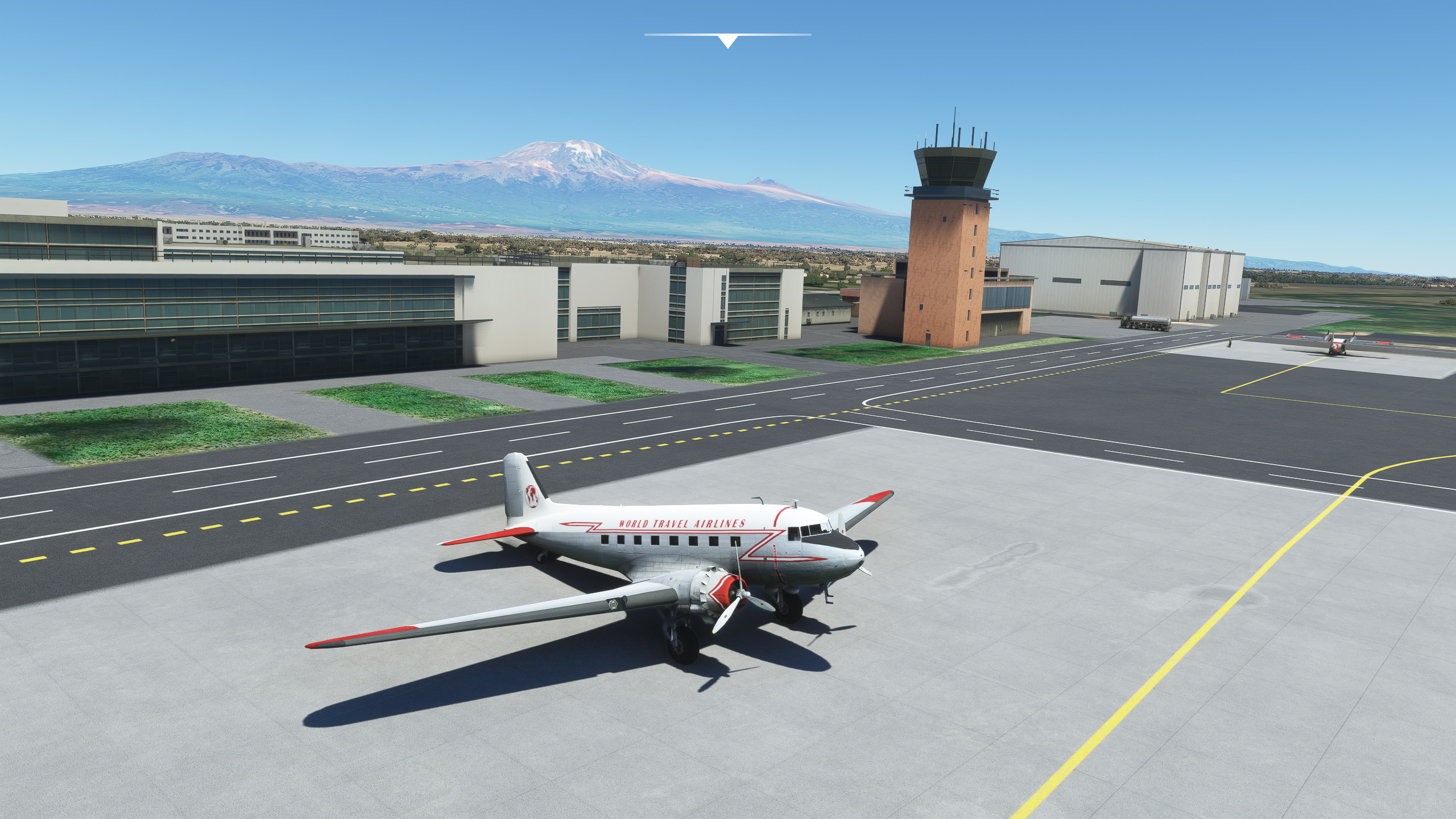The width and height of the screenshot is (1456, 819).
Task: Open the toolbar handle at top center
Action: pos(727,40)
